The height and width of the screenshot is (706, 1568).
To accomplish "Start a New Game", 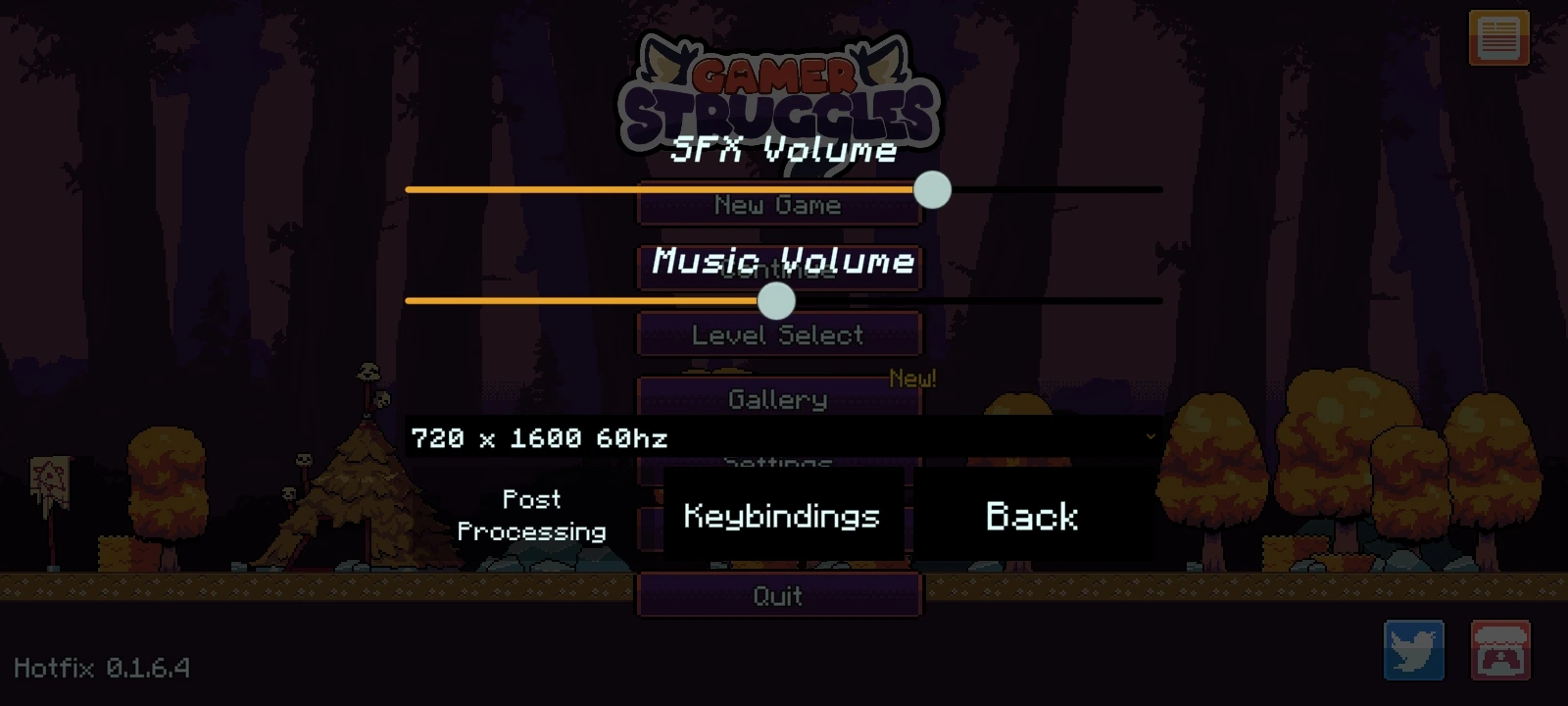I will (779, 204).
